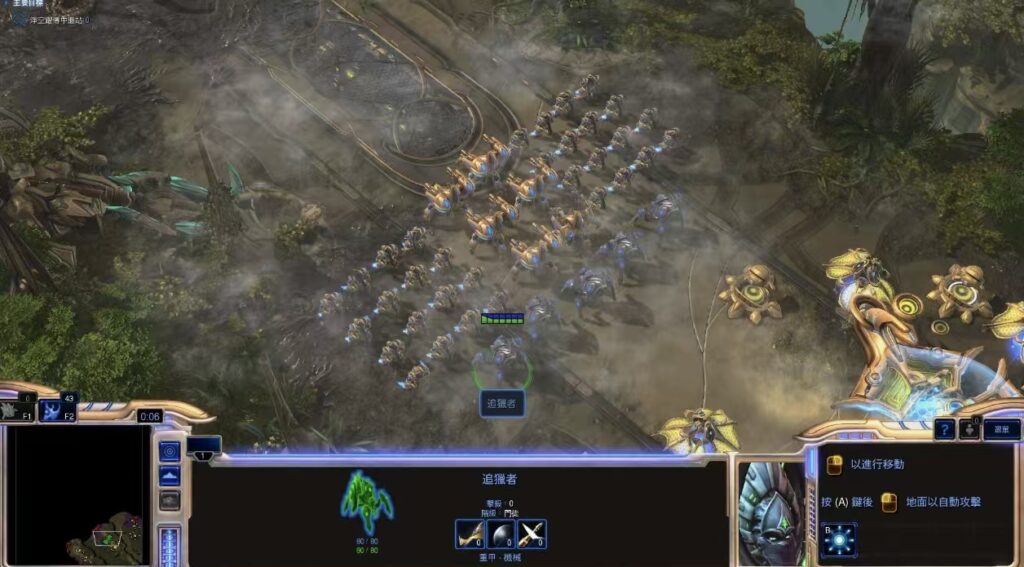Open the social button beside the menu
The image size is (1024, 567).
[969, 429]
